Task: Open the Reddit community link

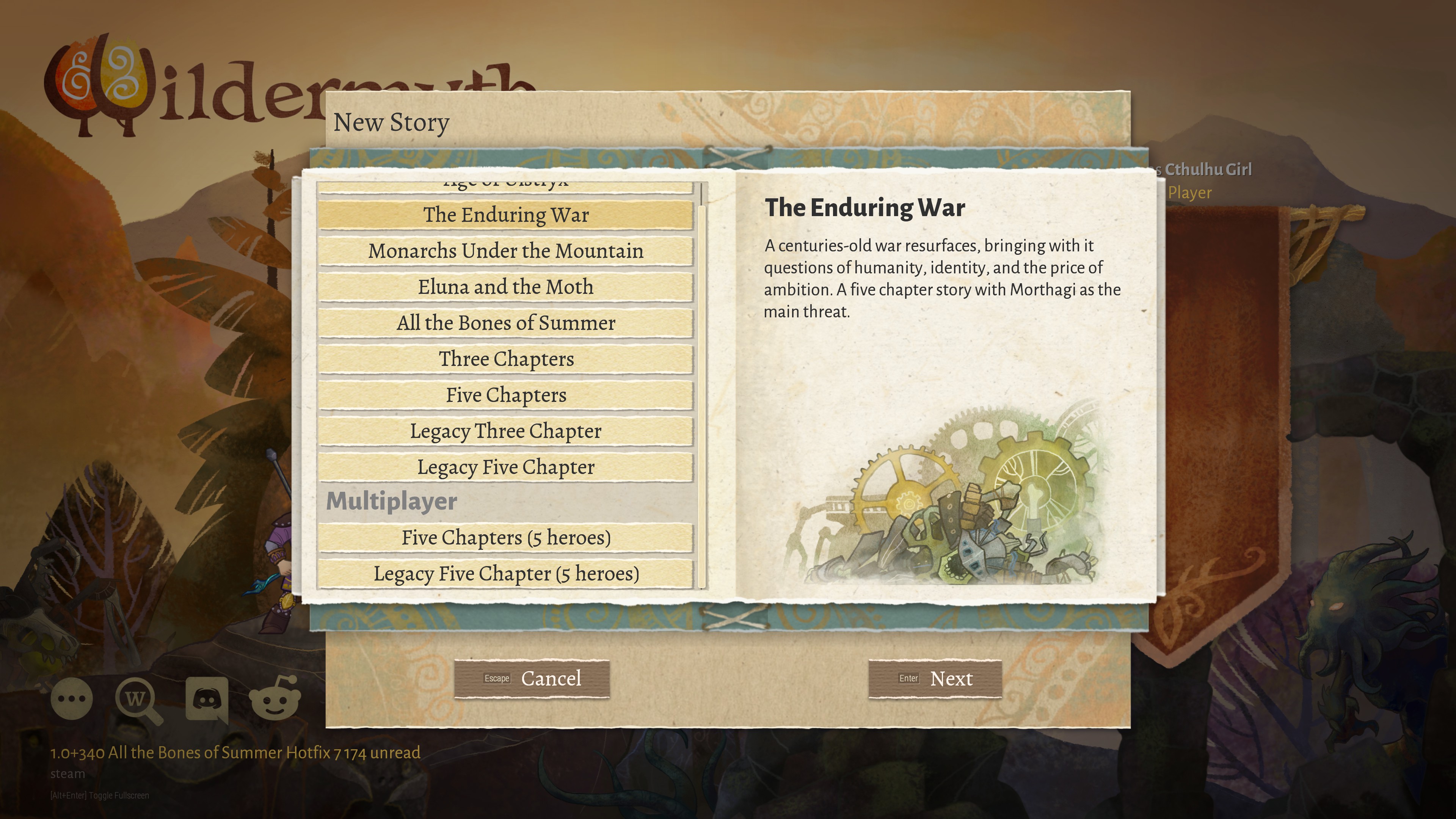Action: pyautogui.click(x=275, y=699)
